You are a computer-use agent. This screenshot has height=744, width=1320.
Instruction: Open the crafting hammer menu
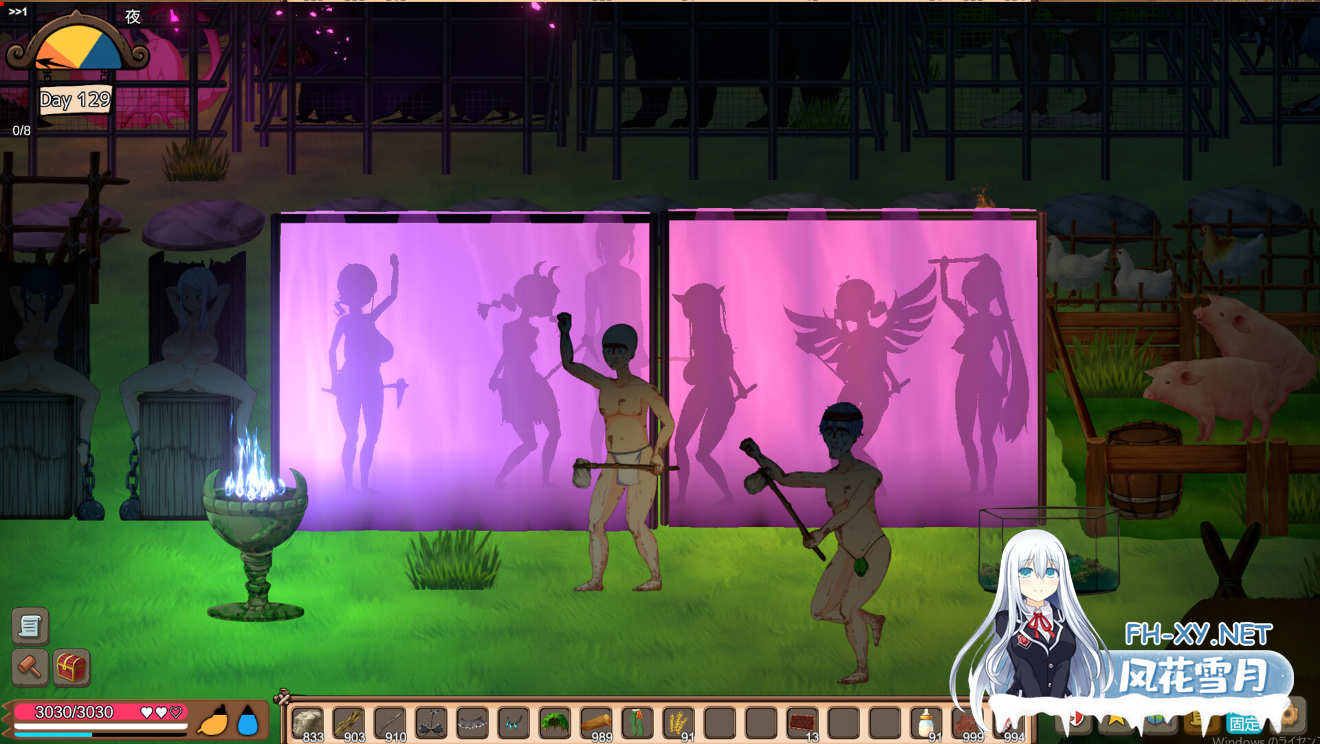pyautogui.click(x=28, y=667)
